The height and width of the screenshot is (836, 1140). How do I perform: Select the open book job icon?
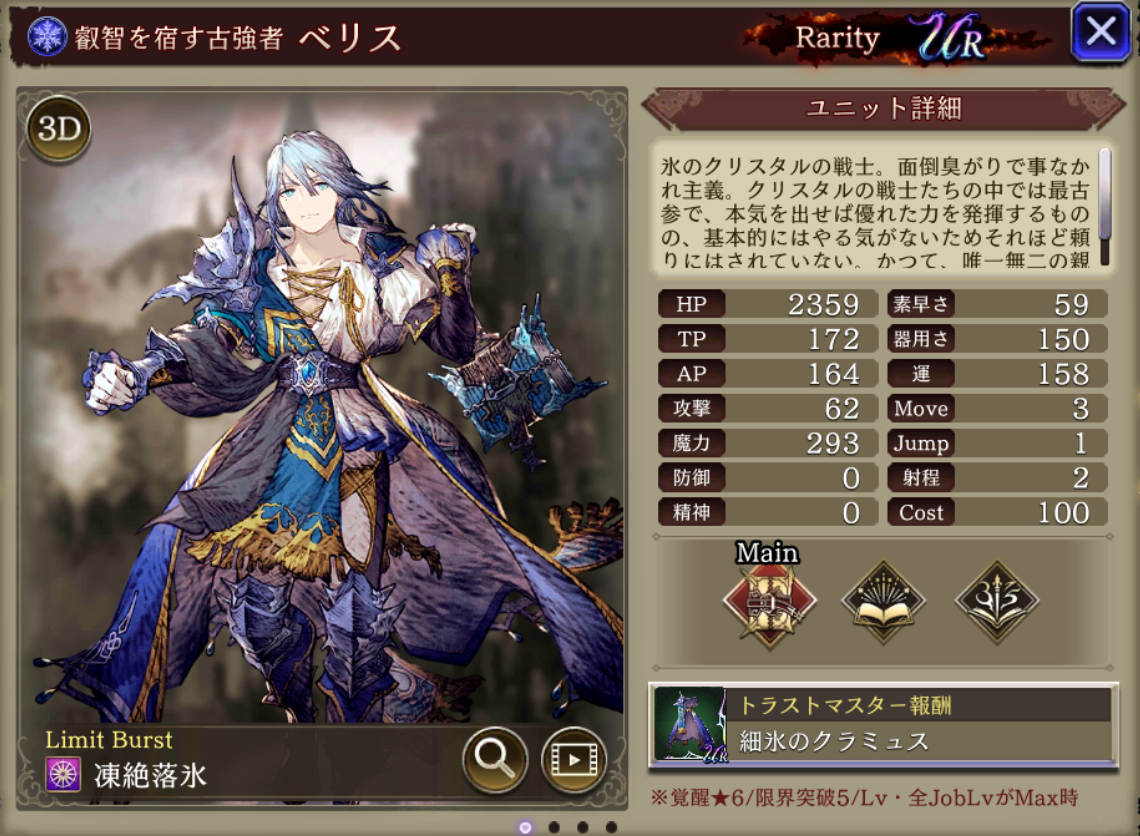(x=883, y=601)
